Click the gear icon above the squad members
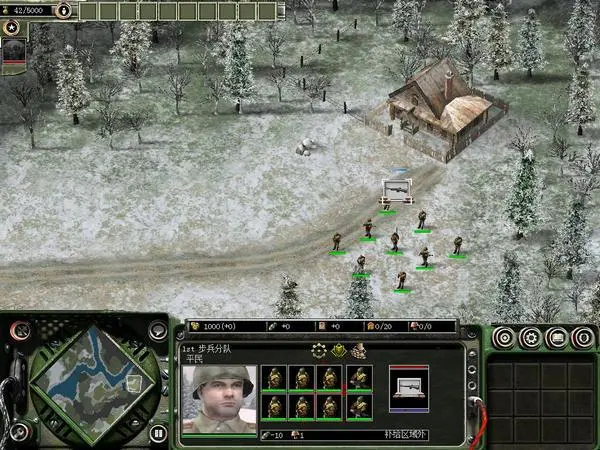600x450 pixels. (x=320, y=350)
